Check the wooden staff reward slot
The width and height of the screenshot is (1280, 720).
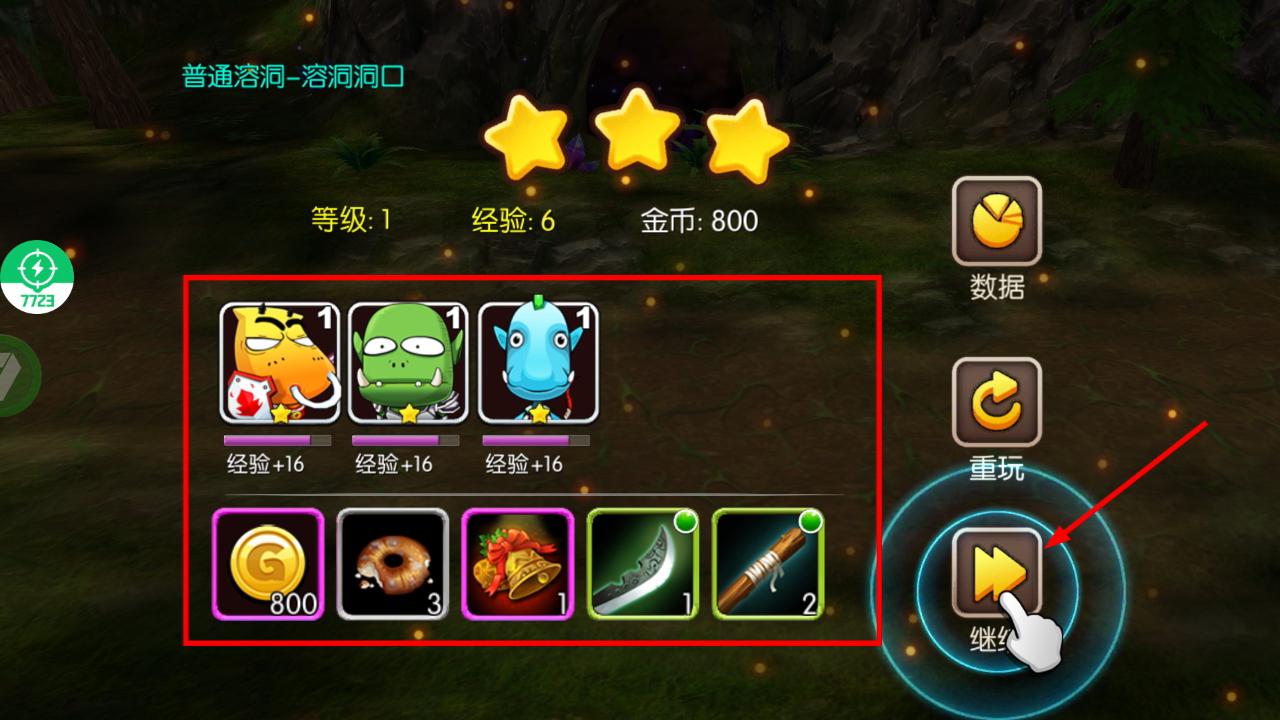pos(767,564)
